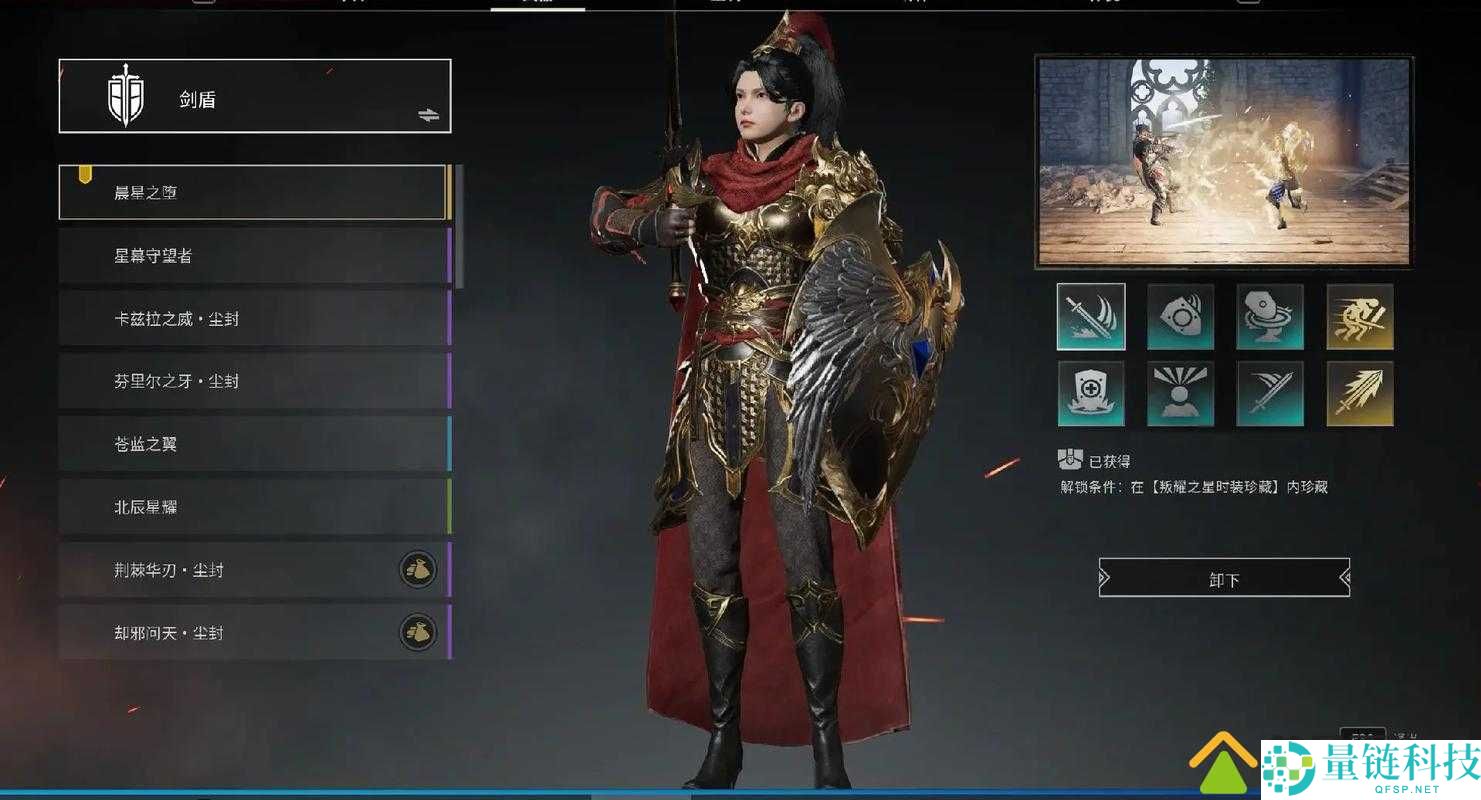Open the 剑盾 weapon type selector
The height and width of the screenshot is (800, 1481).
coord(254,97)
